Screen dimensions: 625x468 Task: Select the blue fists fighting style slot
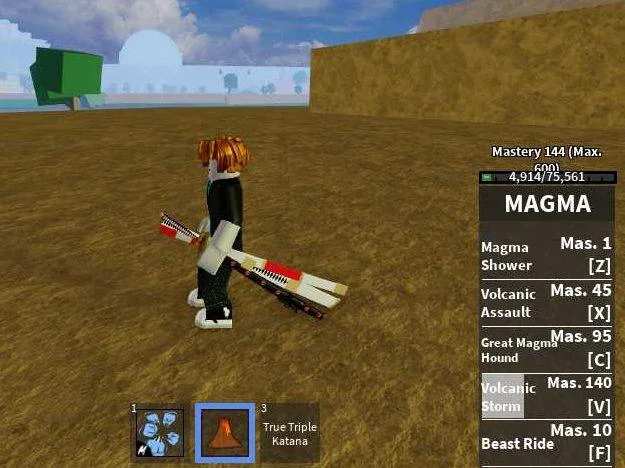[x=160, y=432]
